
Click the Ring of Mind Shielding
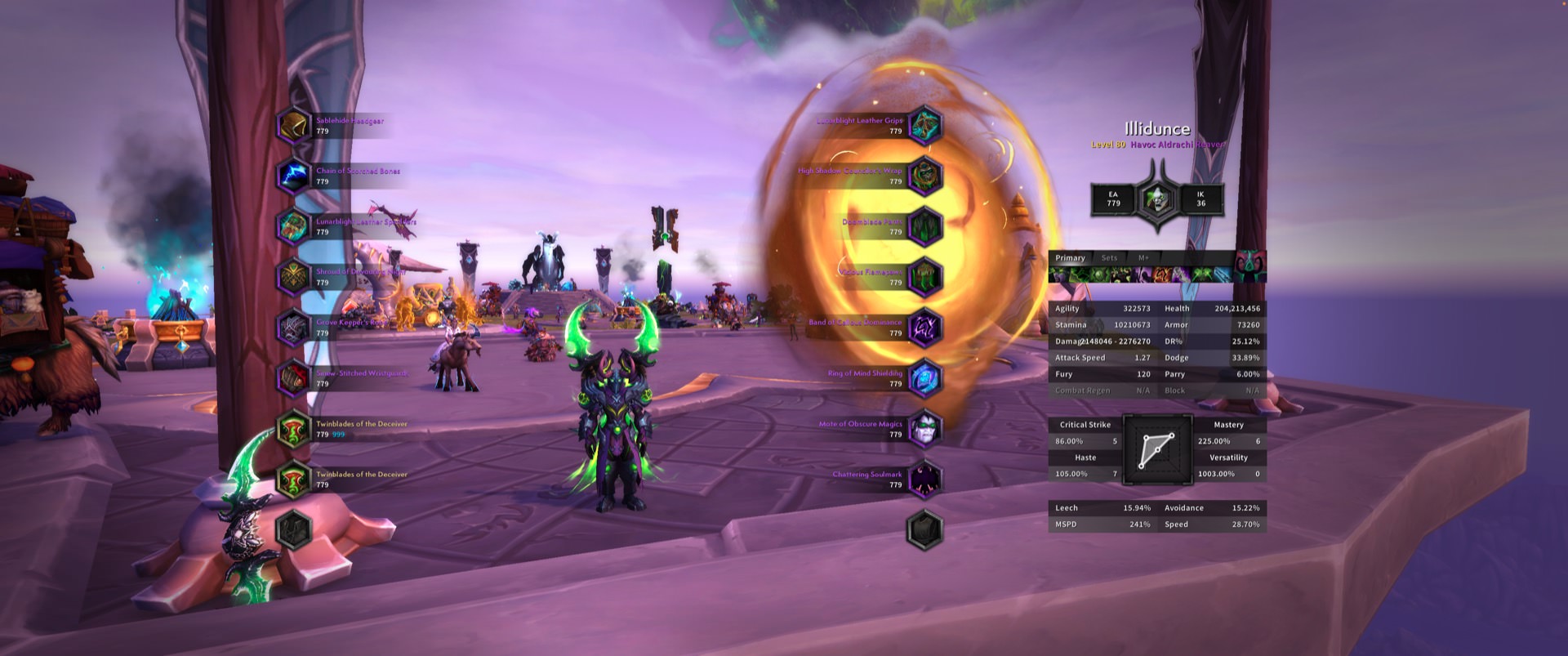(x=924, y=378)
